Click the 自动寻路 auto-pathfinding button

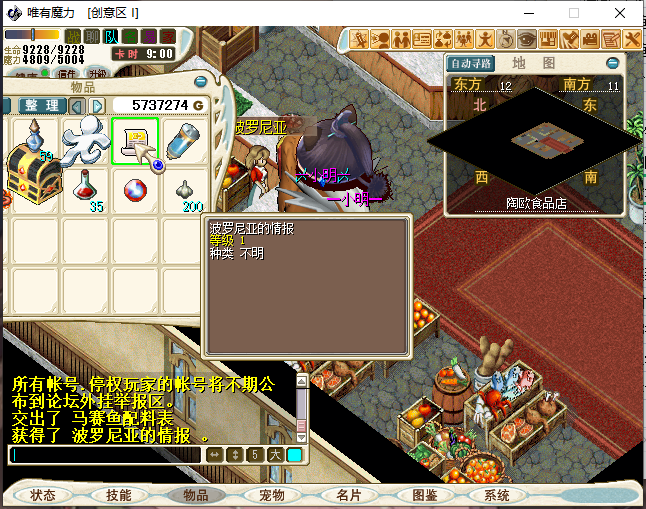(470, 63)
